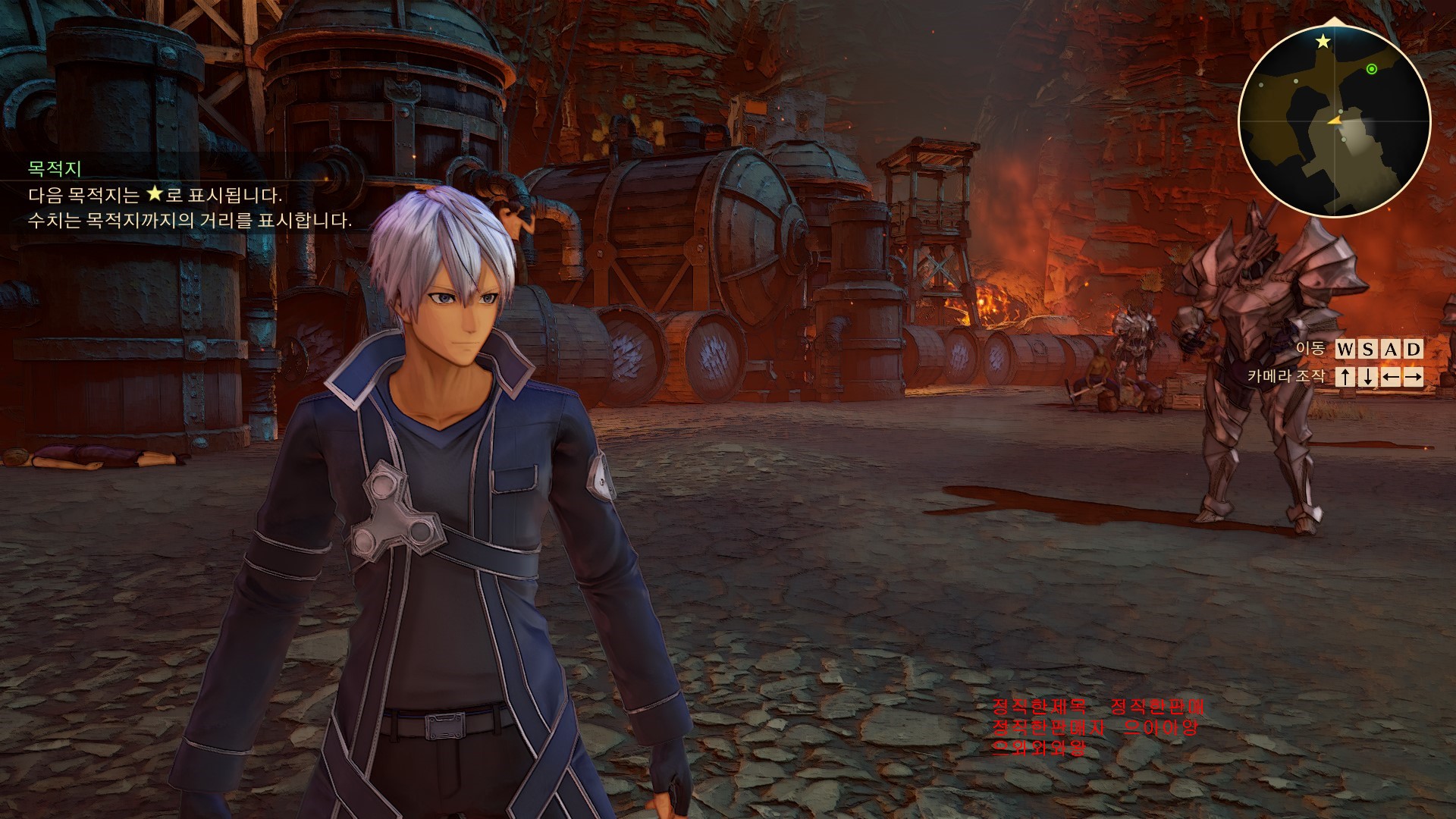Image resolution: width=1456 pixels, height=819 pixels.
Task: Select the star destination marker on minimap
Action: tap(1323, 42)
